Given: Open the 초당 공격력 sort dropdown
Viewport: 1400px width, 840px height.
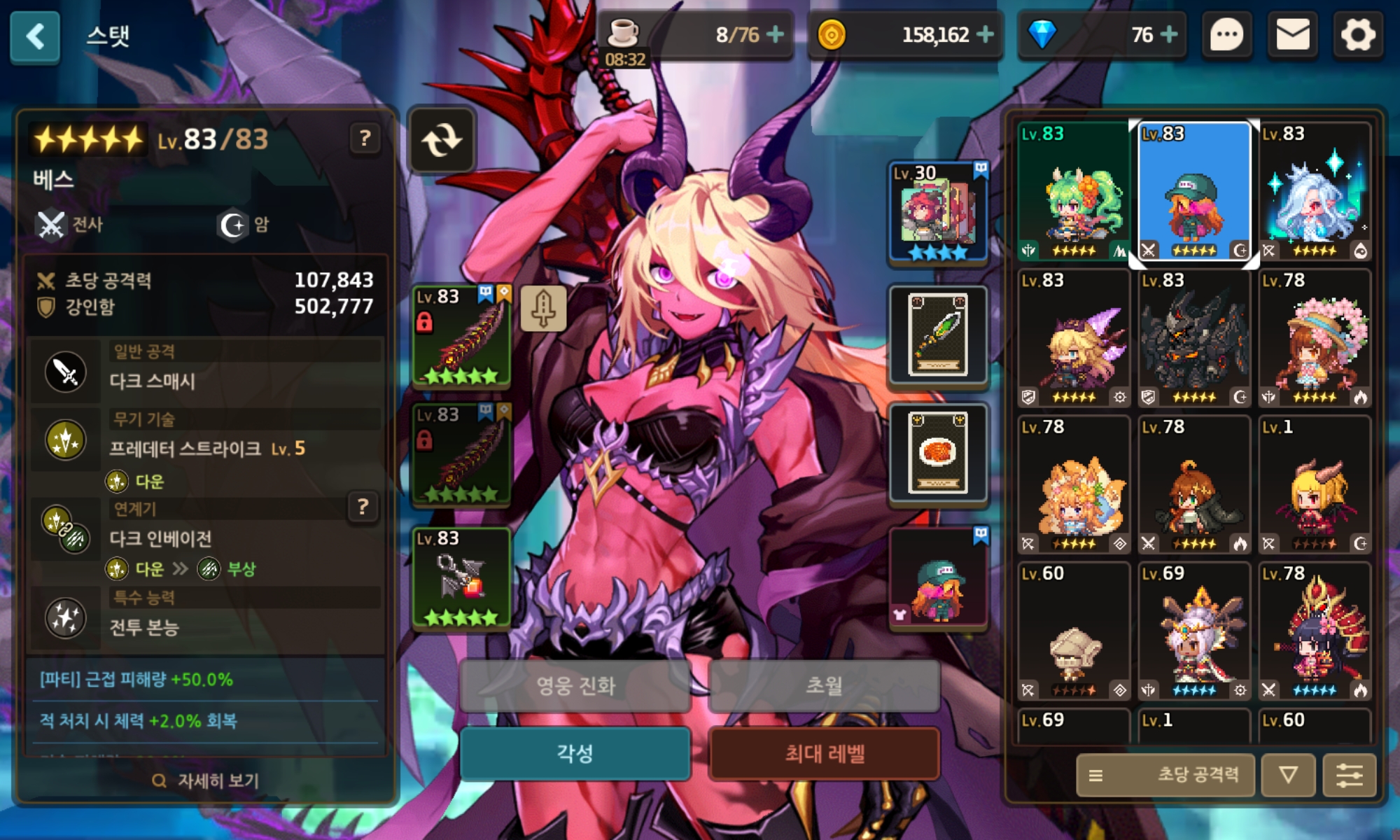Looking at the screenshot, I should click(1165, 775).
